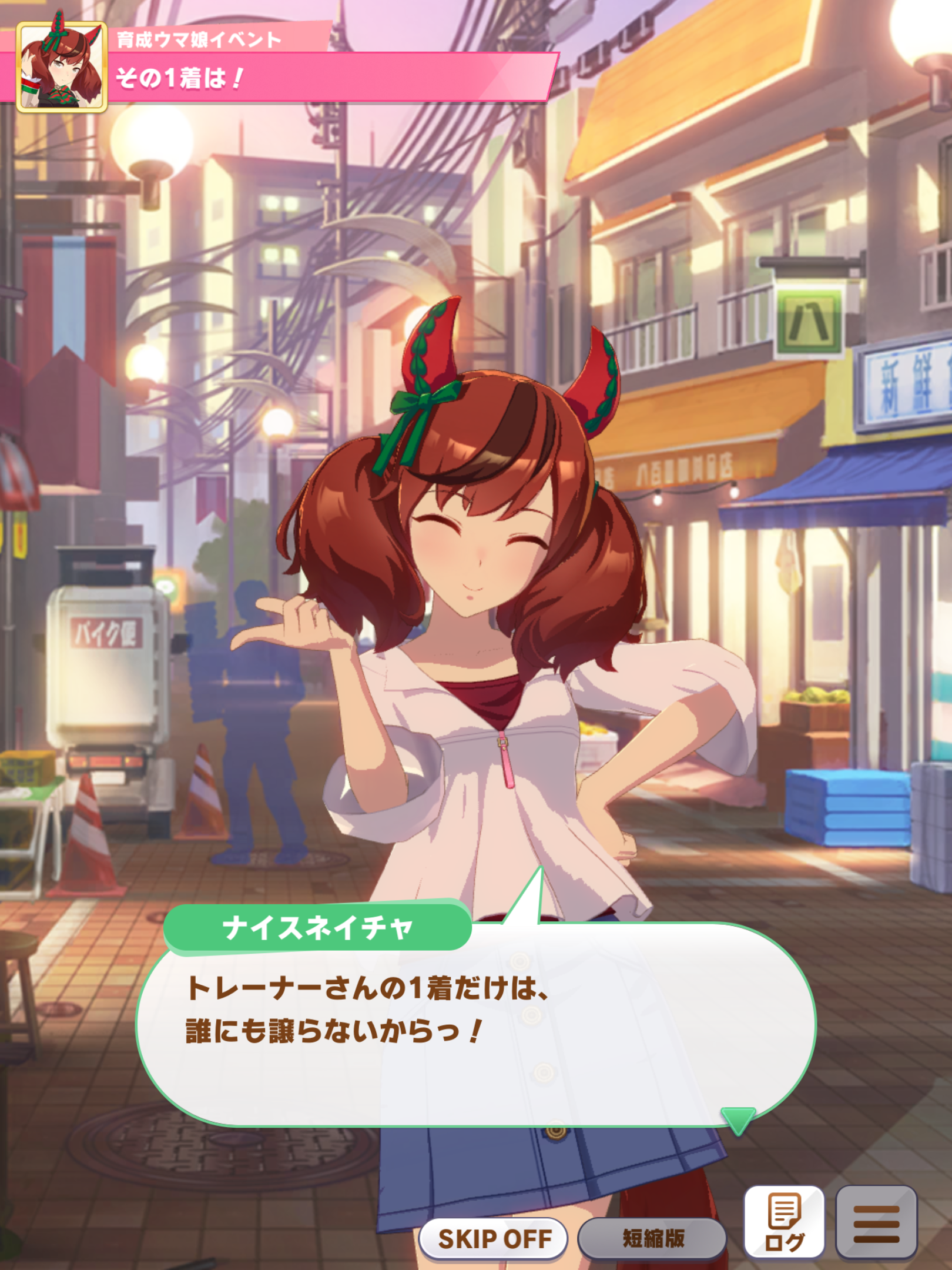The image size is (952, 1270).
Task: Advance dialogue with the green arrow
Action: [x=738, y=1120]
